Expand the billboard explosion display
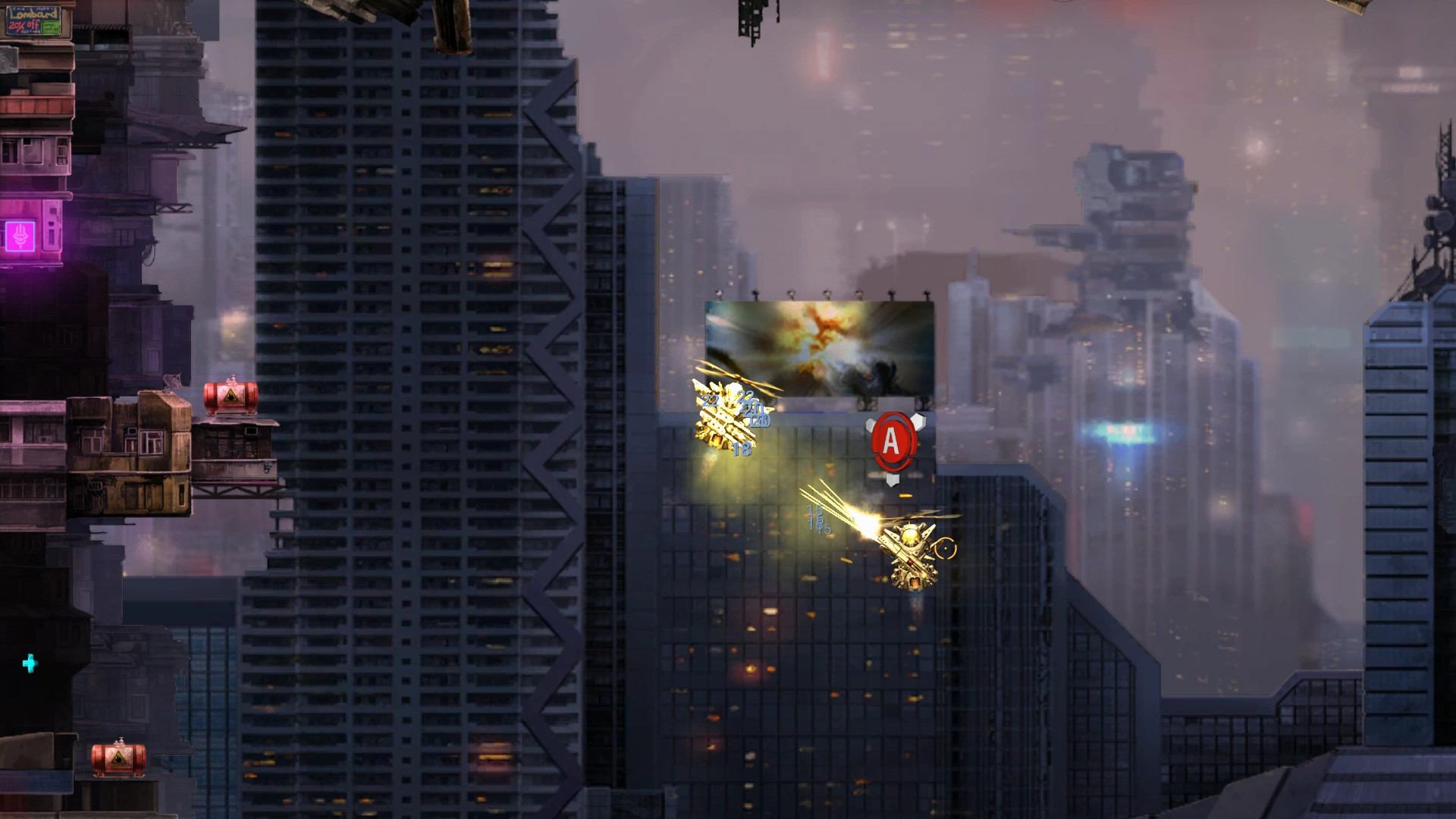The height and width of the screenshot is (819, 1456). pos(819,349)
